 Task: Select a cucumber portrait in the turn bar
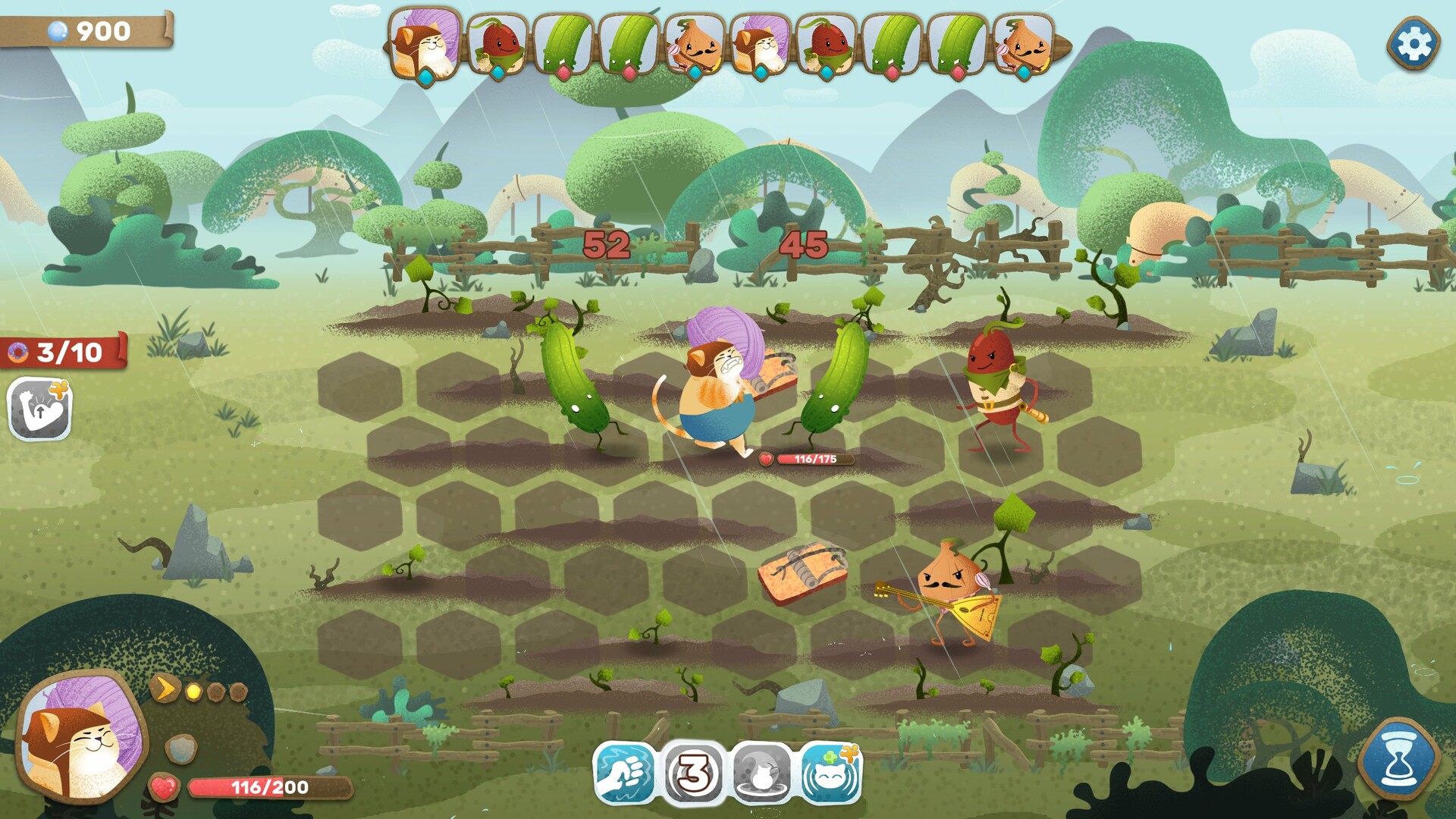click(563, 44)
